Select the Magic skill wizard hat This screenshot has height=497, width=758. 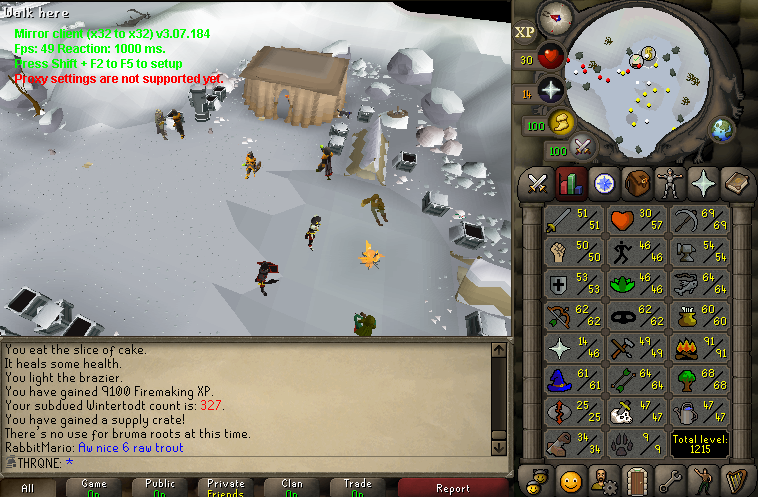[572, 378]
